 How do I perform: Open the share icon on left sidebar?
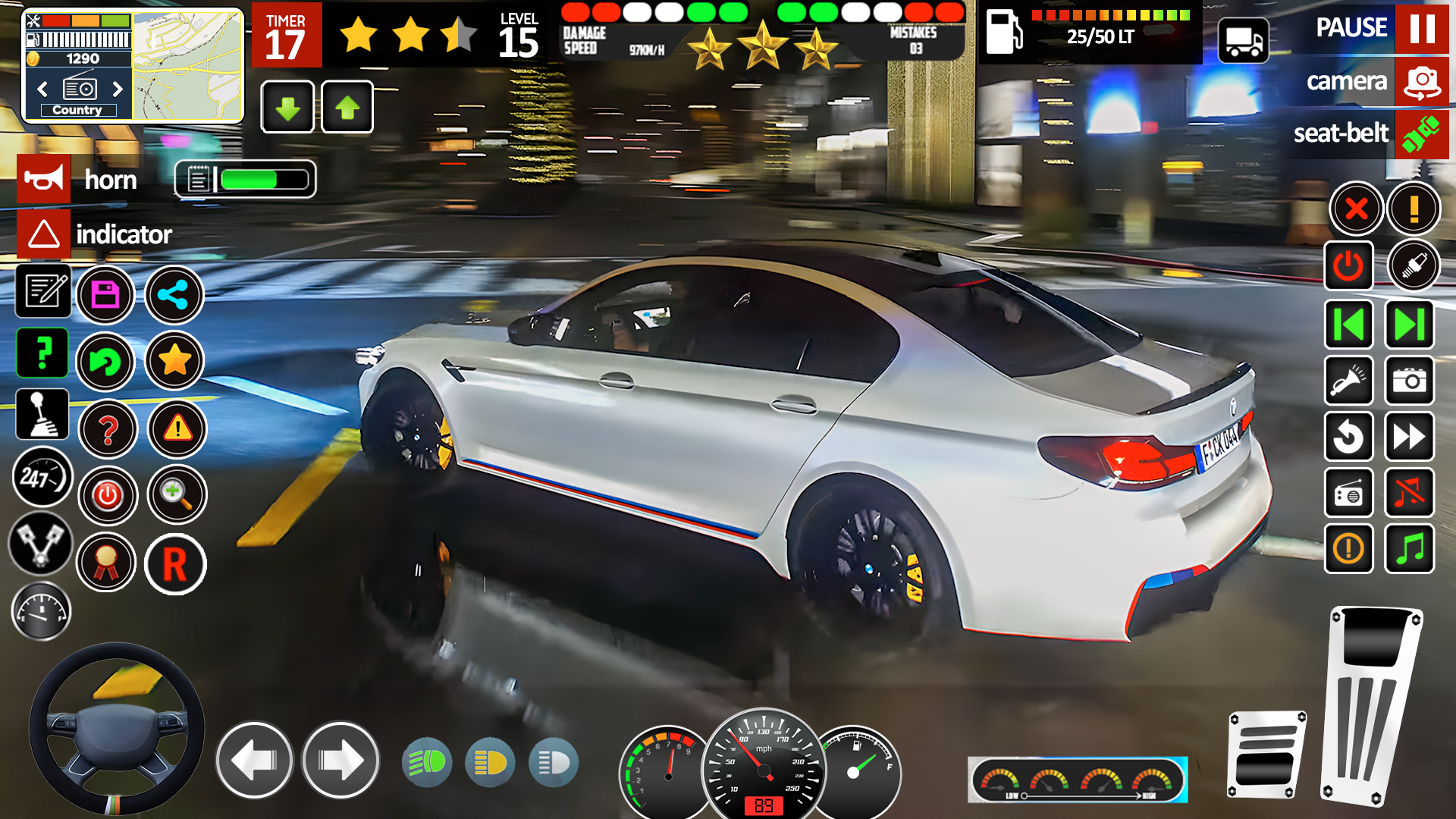(174, 295)
